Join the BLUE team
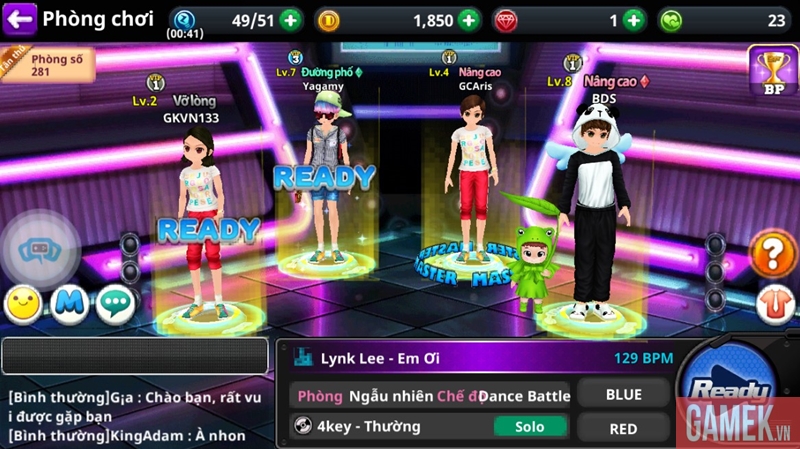 (623, 394)
